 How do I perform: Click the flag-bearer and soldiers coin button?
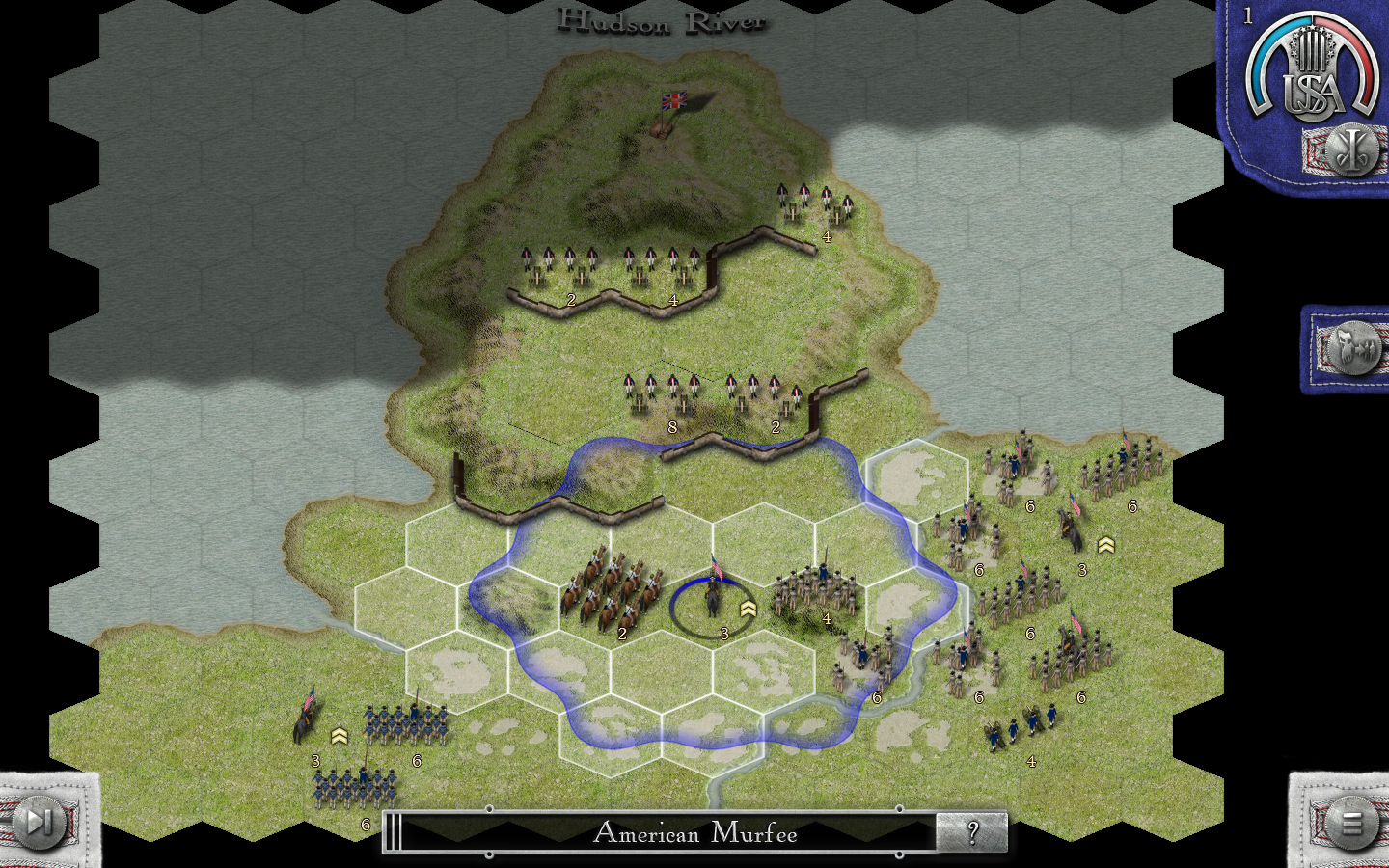[1354, 347]
